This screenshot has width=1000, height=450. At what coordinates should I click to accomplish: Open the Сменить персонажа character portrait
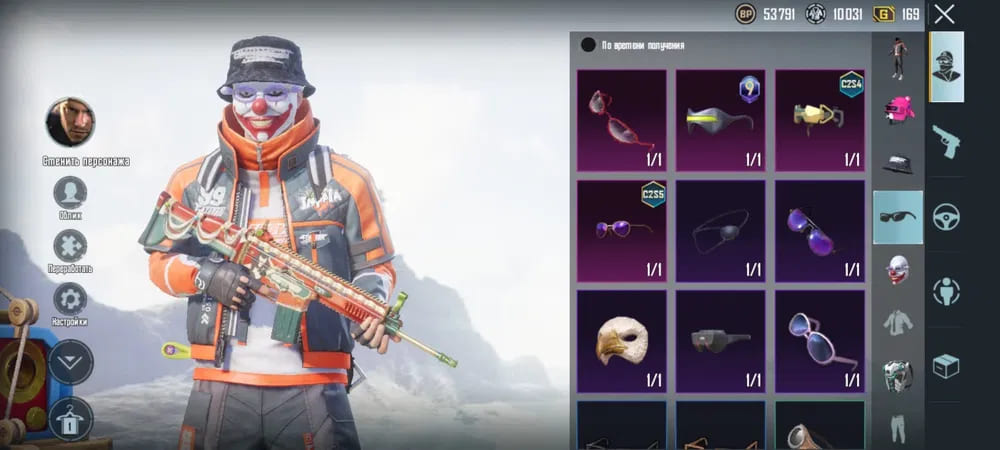click(70, 123)
